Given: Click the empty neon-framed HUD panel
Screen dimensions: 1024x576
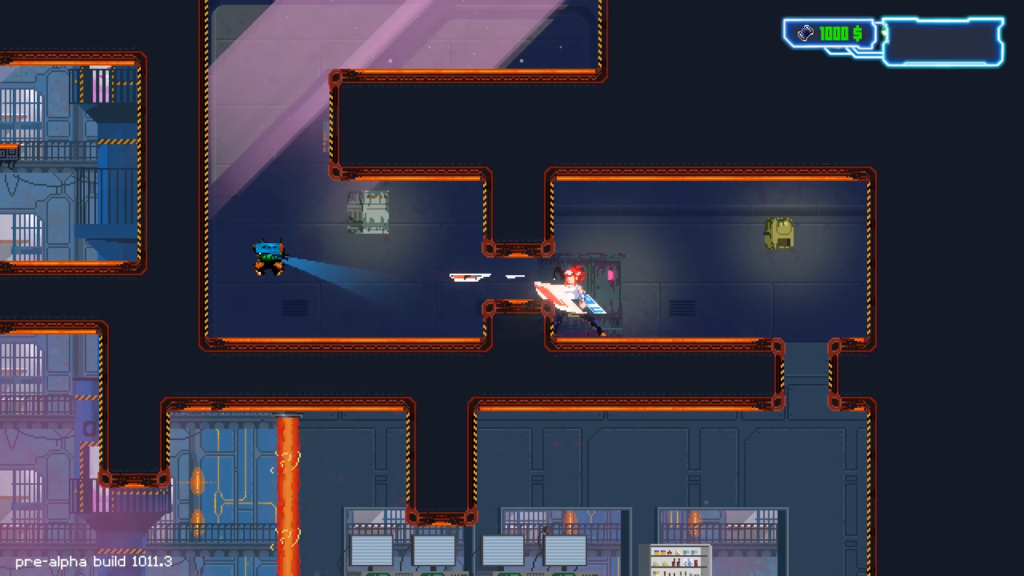Looking at the screenshot, I should coord(942,42).
